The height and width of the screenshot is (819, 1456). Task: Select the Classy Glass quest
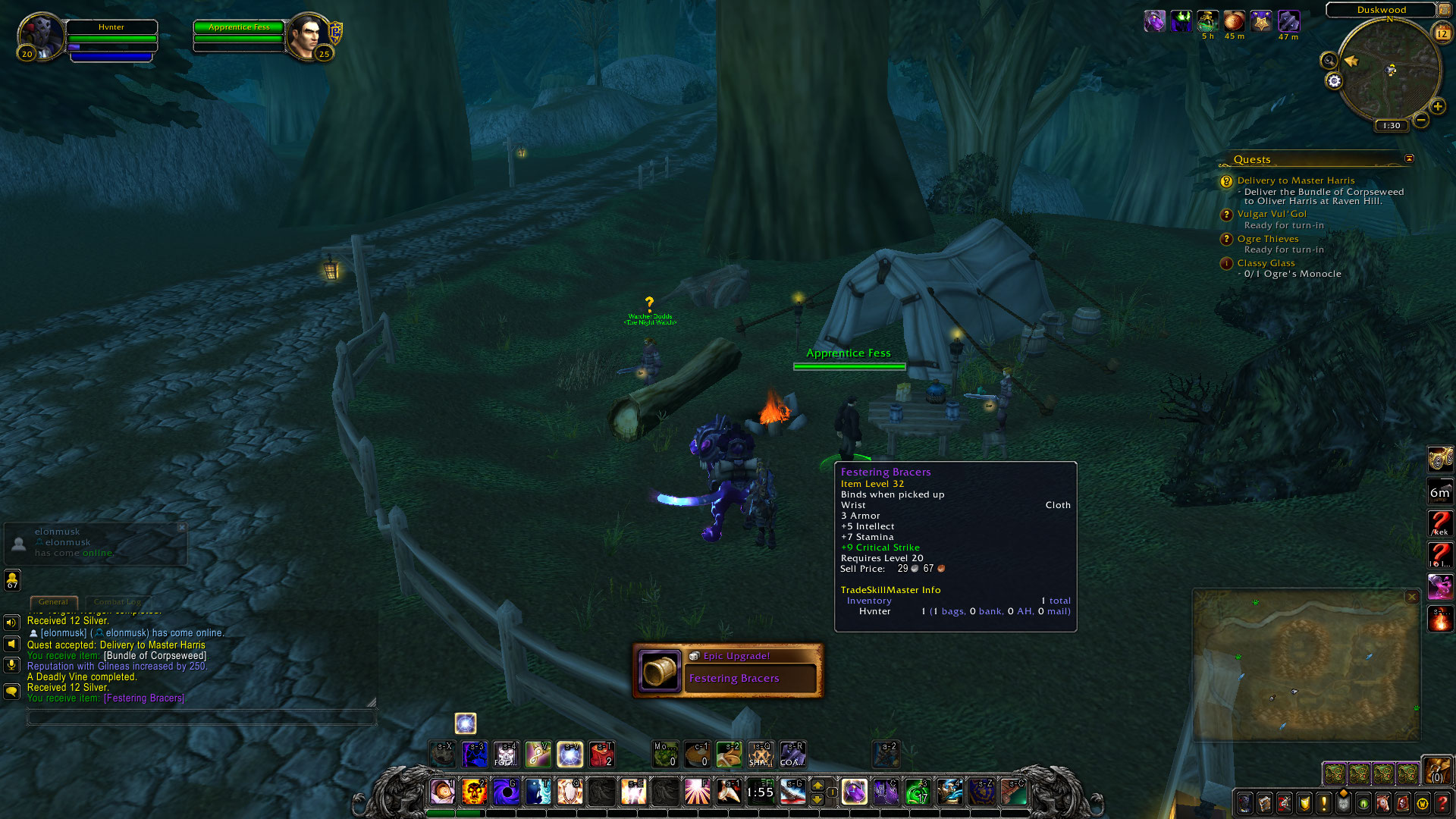[1266, 263]
